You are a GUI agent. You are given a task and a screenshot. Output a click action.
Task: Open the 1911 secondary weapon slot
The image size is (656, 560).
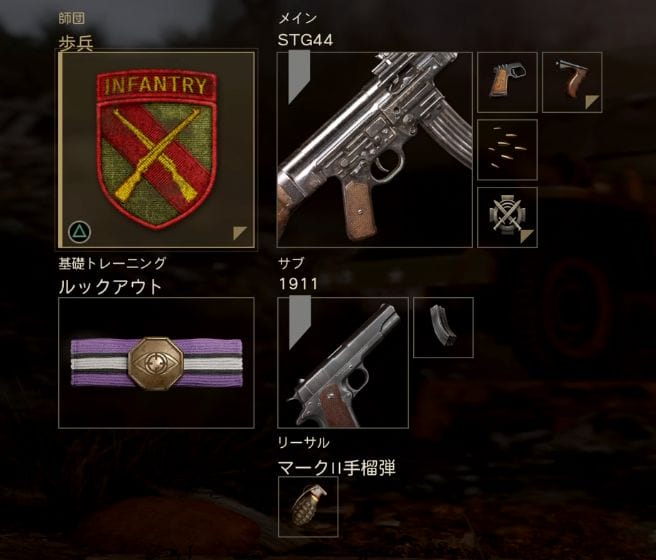coord(342,362)
